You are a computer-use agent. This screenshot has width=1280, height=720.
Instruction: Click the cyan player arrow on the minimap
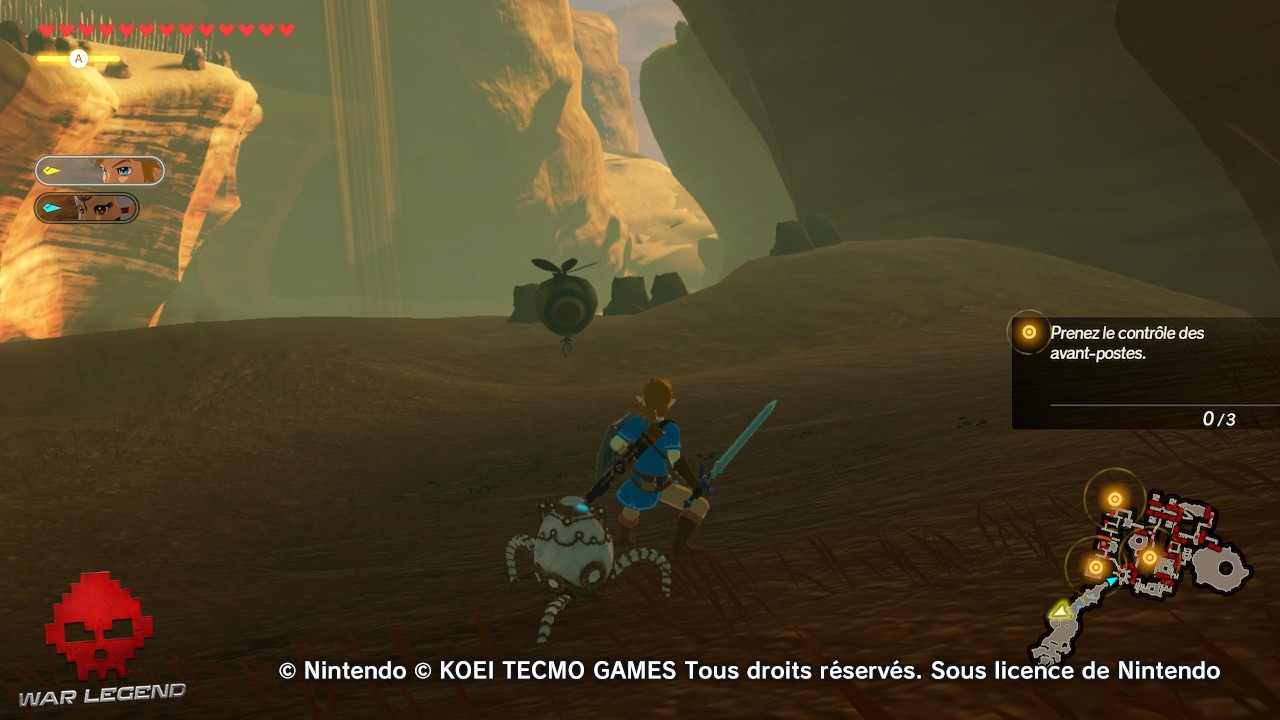1112,581
